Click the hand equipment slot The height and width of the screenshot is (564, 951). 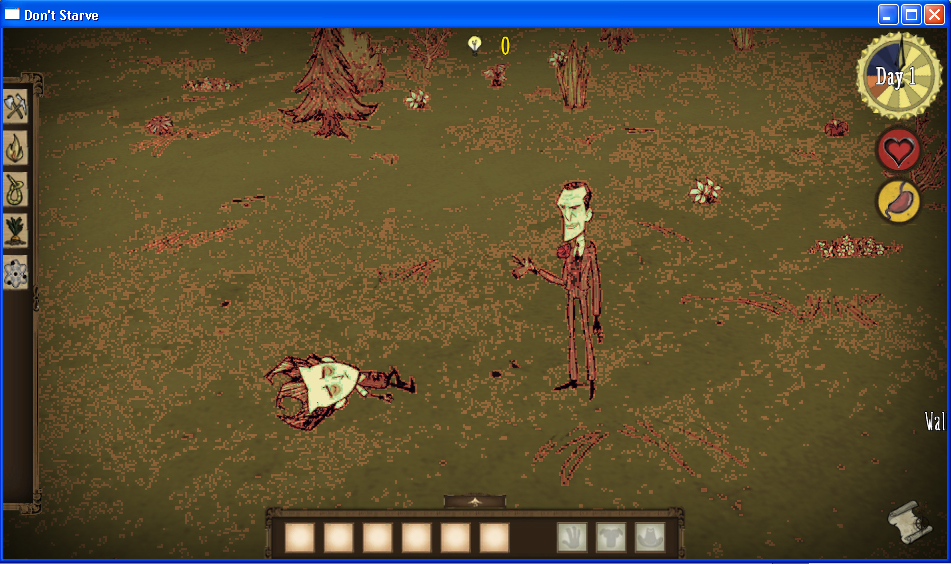coord(572,537)
